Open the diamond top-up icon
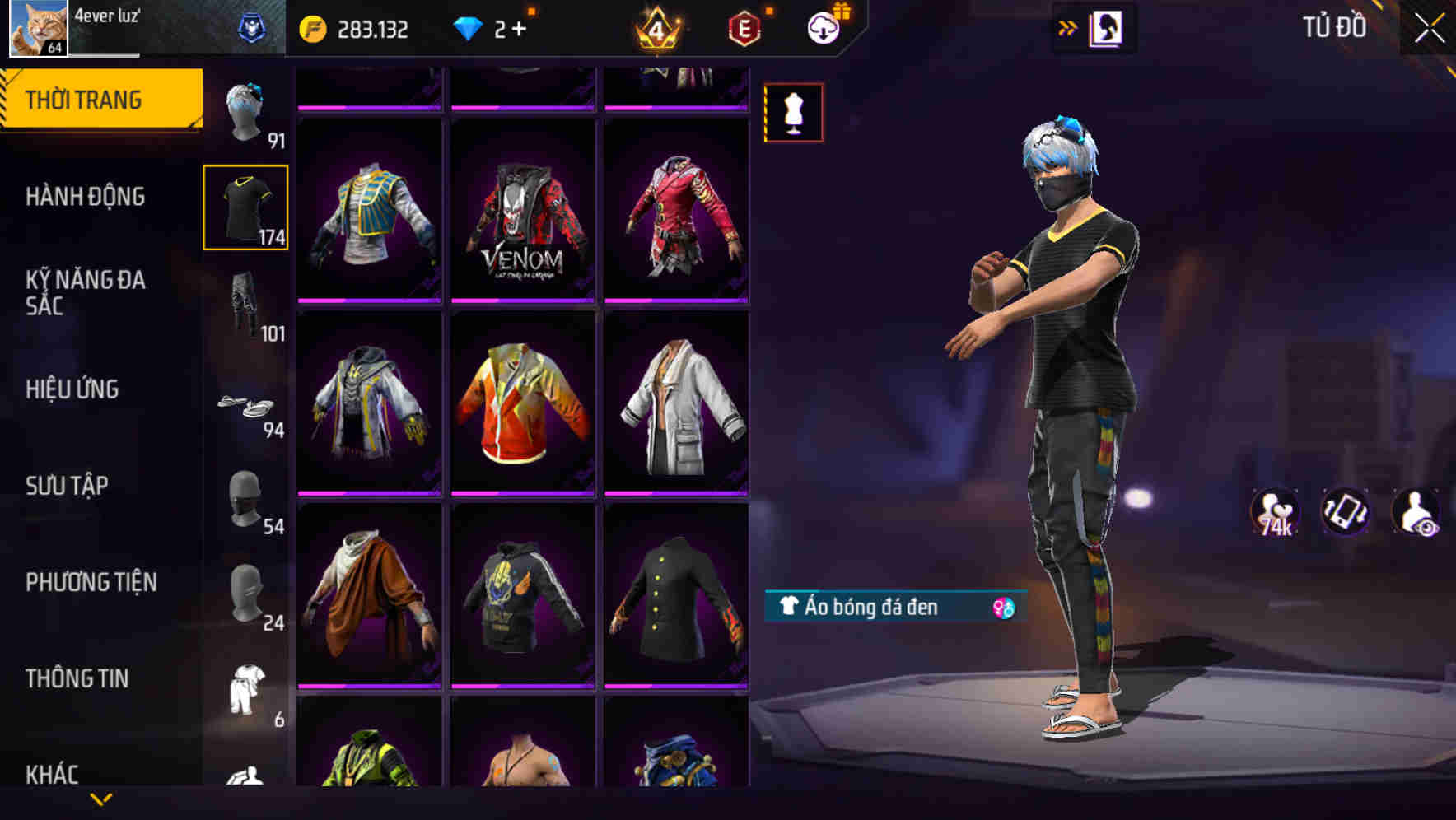 pos(469,27)
